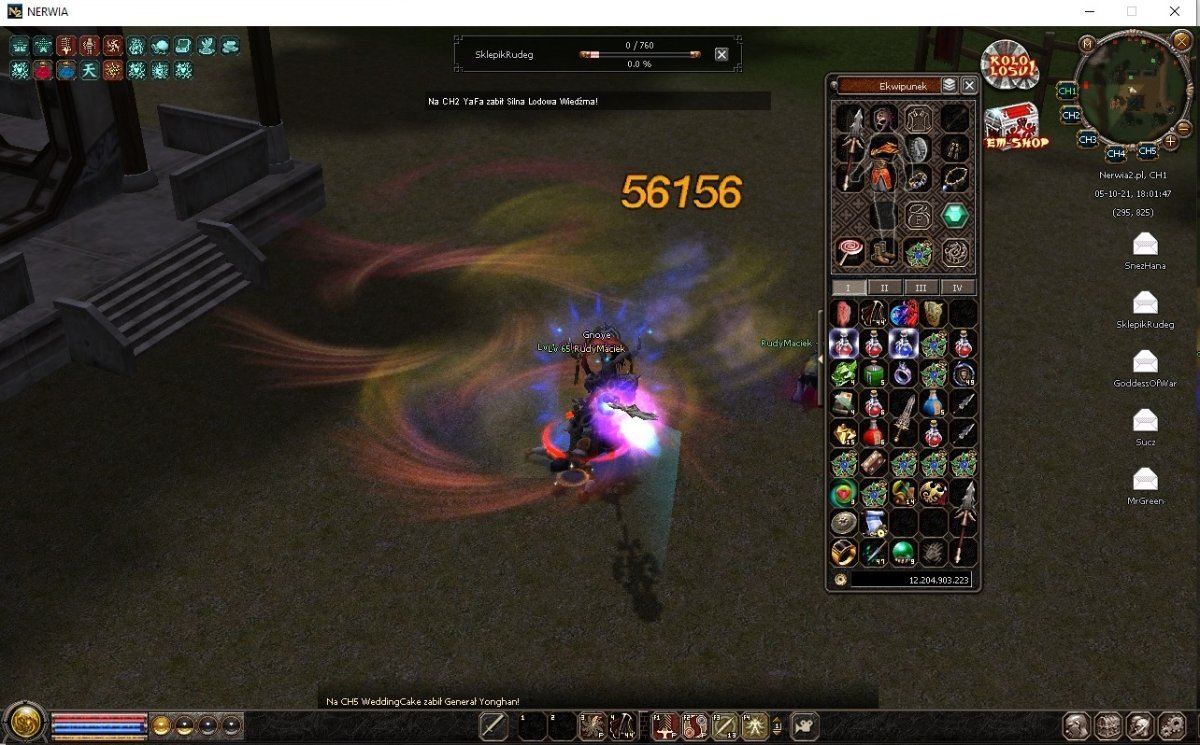
Task: Open inventory page III tab
Action: click(921, 287)
